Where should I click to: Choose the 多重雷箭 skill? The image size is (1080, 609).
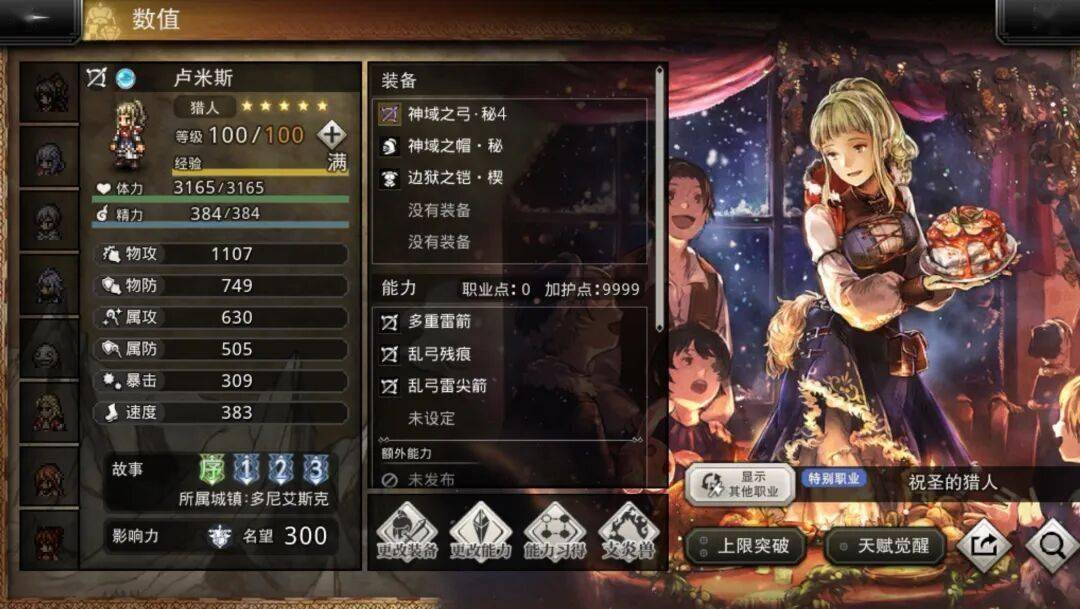click(x=510, y=322)
